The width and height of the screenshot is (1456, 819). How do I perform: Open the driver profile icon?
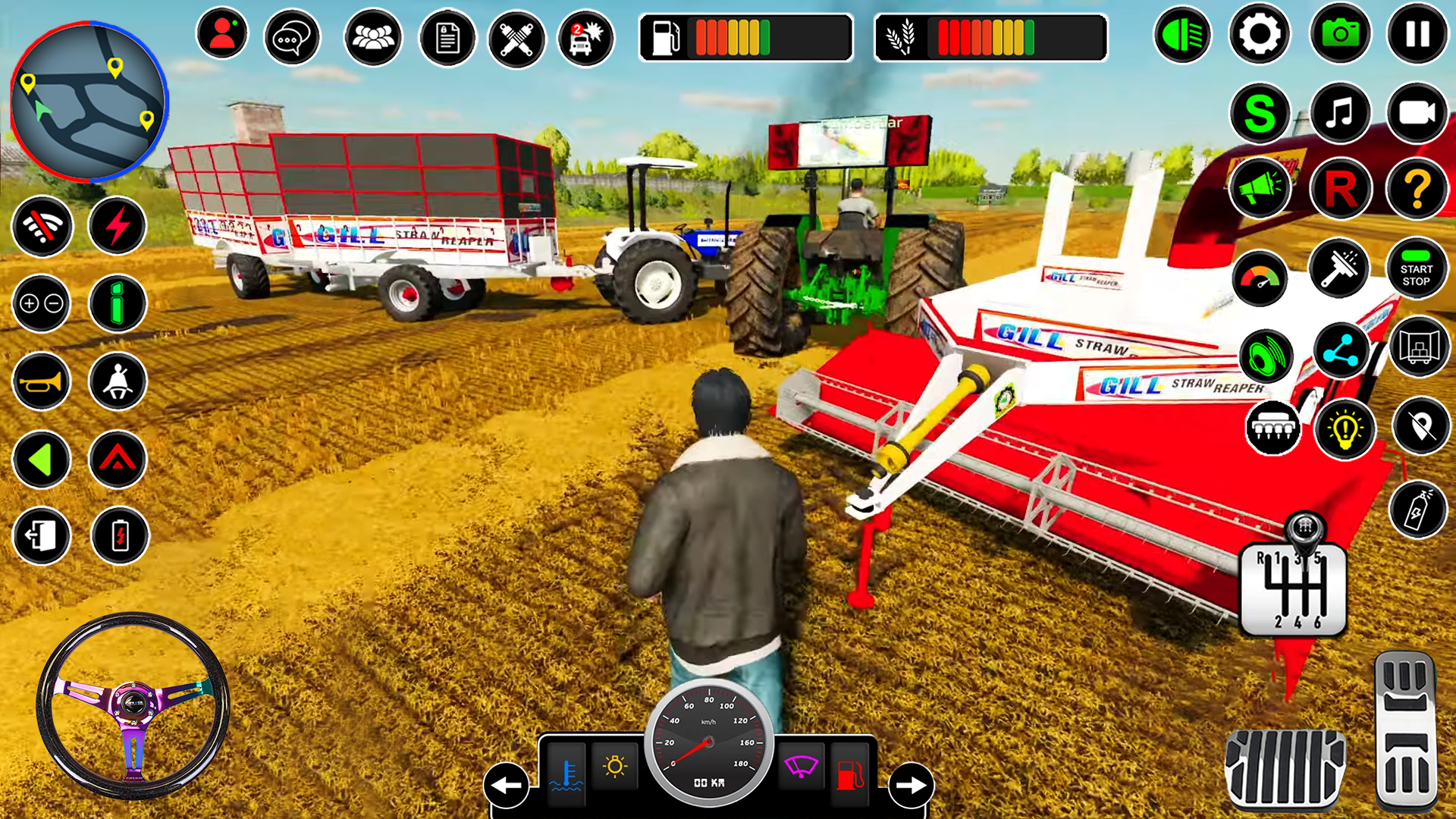221,35
